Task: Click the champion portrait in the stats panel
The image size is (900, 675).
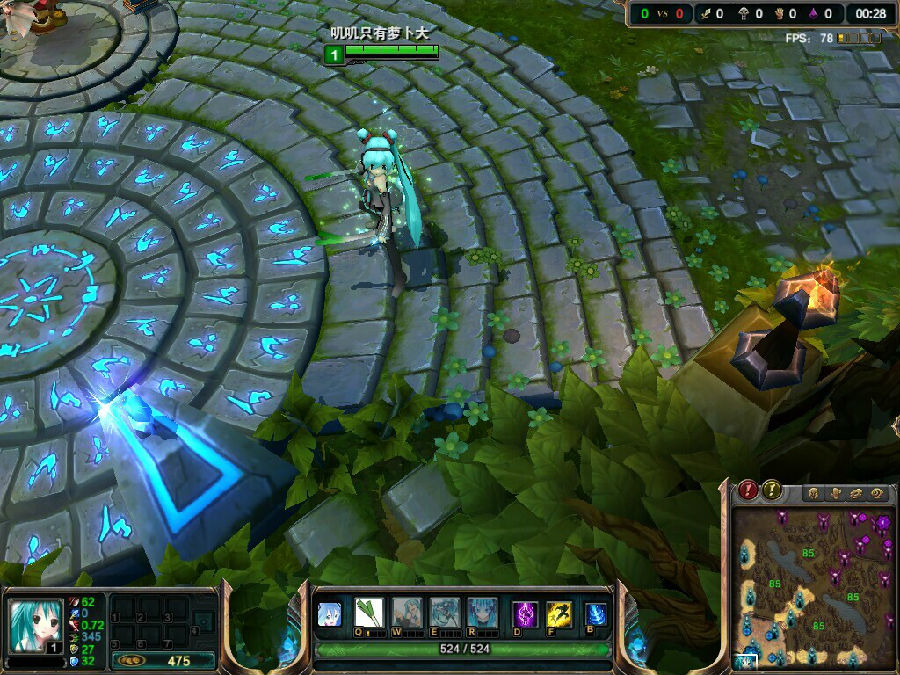Action: point(36,627)
